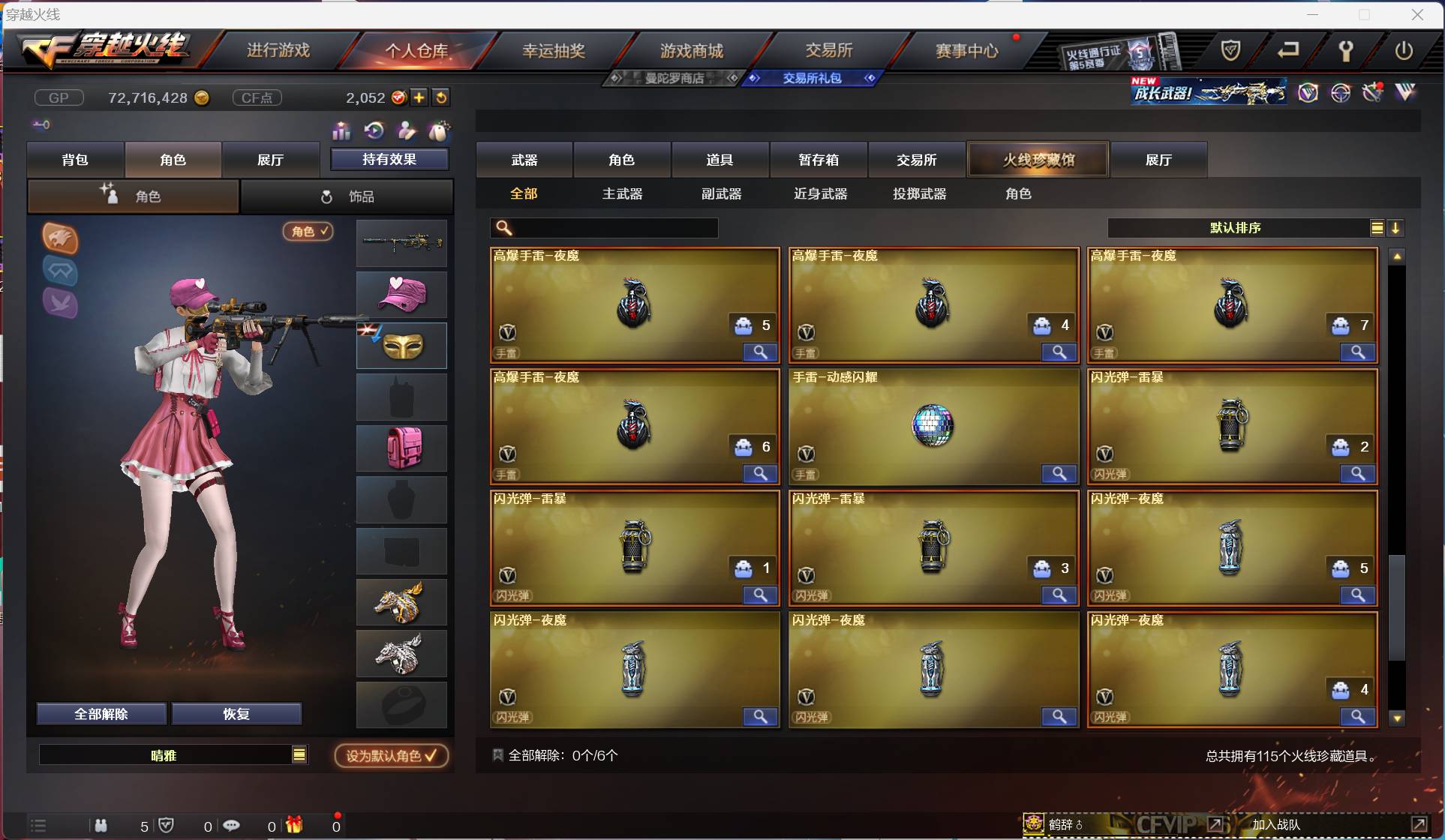
Task: Click the 加入战队 link at bottom right
Action: click(x=1276, y=823)
